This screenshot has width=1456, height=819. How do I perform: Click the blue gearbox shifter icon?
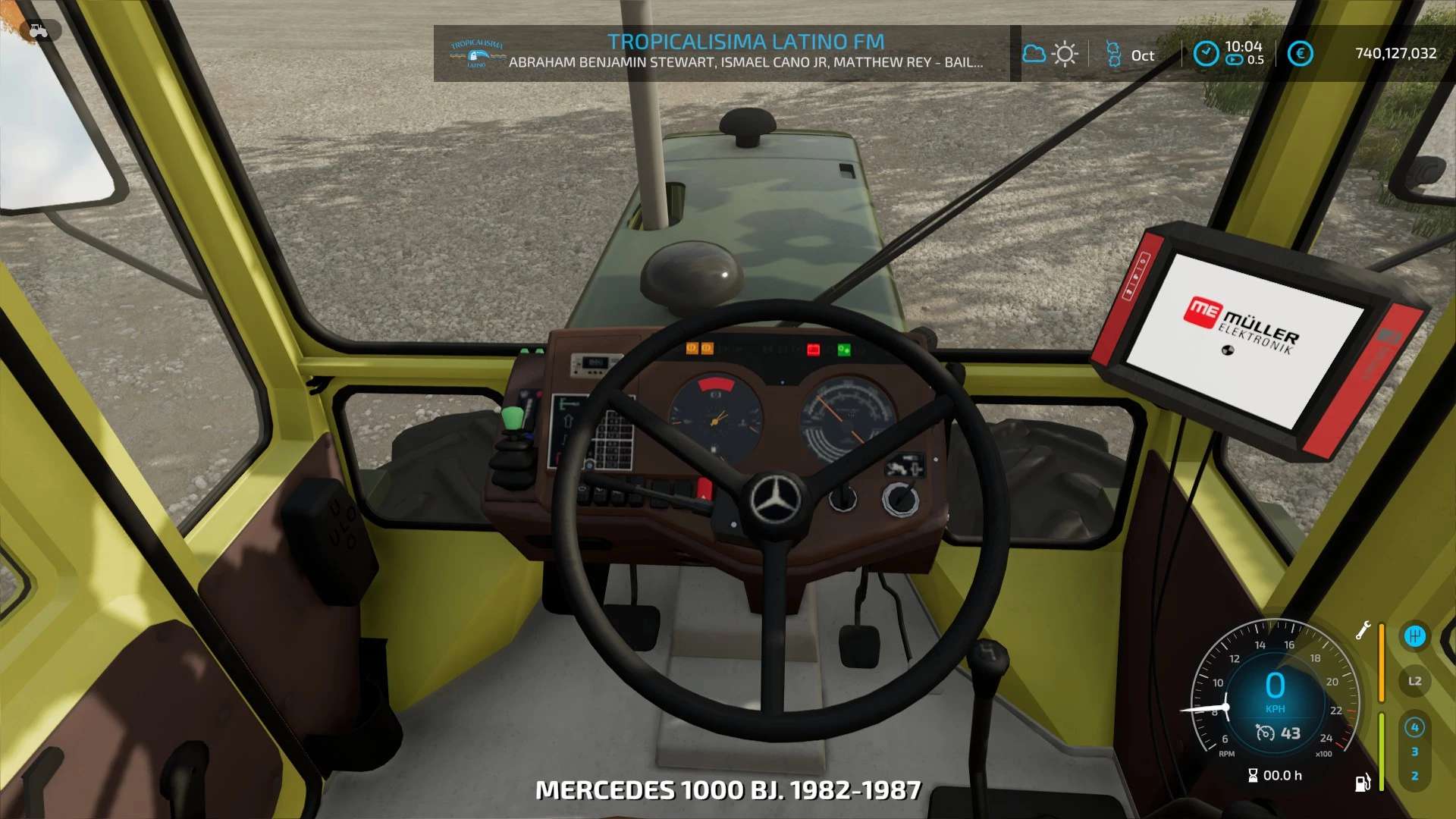tap(1414, 636)
